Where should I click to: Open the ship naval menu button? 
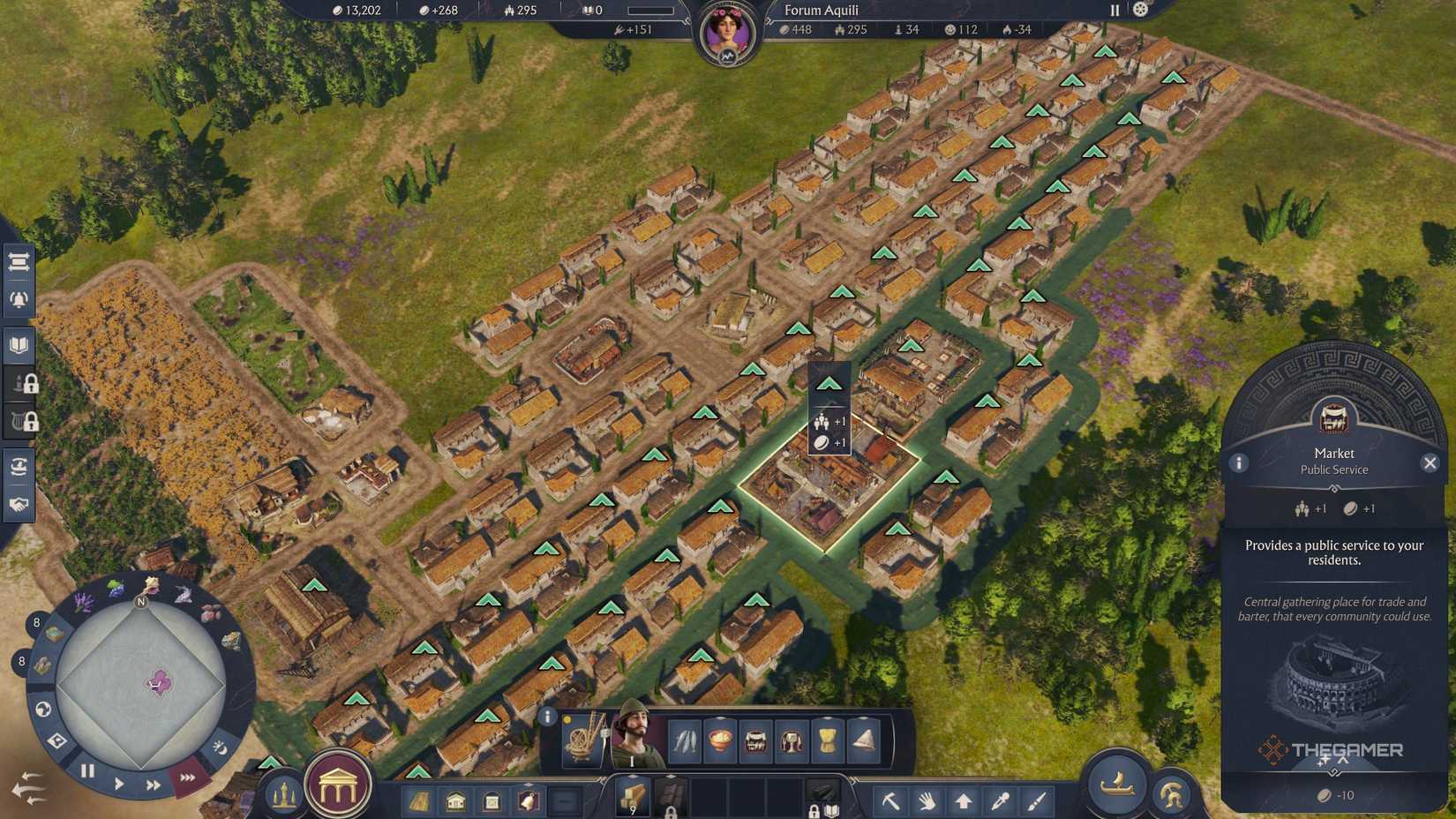pyautogui.click(x=1117, y=785)
